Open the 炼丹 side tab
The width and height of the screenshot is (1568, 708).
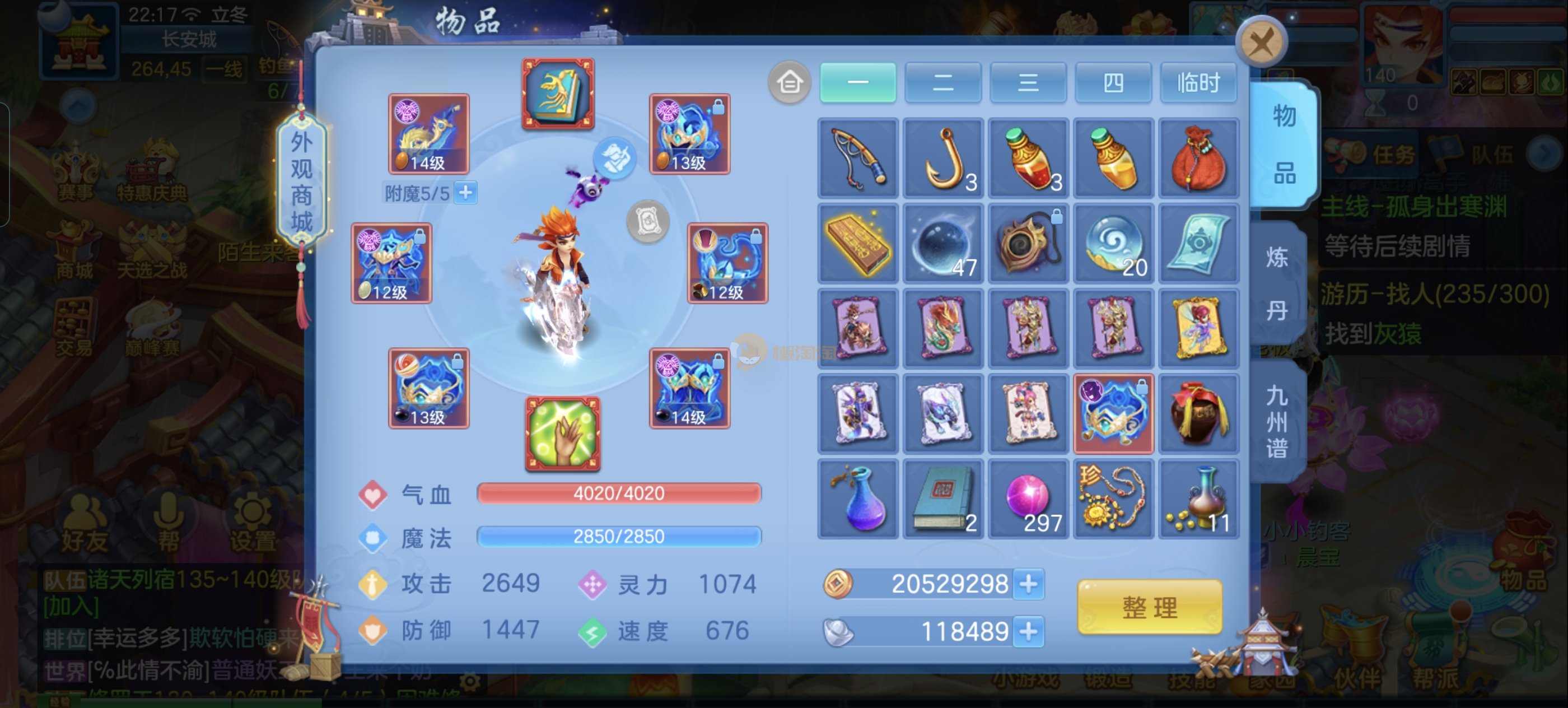coord(1277,283)
